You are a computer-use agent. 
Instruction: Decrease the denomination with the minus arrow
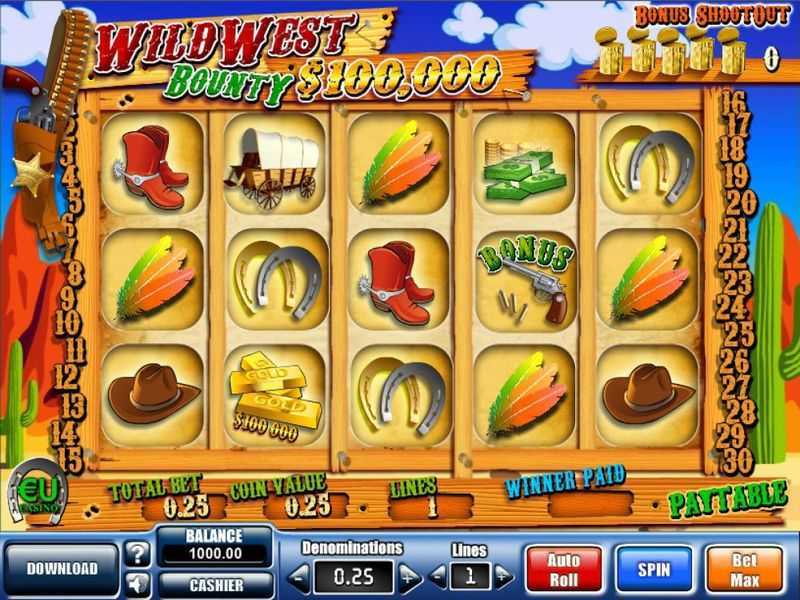(x=300, y=576)
